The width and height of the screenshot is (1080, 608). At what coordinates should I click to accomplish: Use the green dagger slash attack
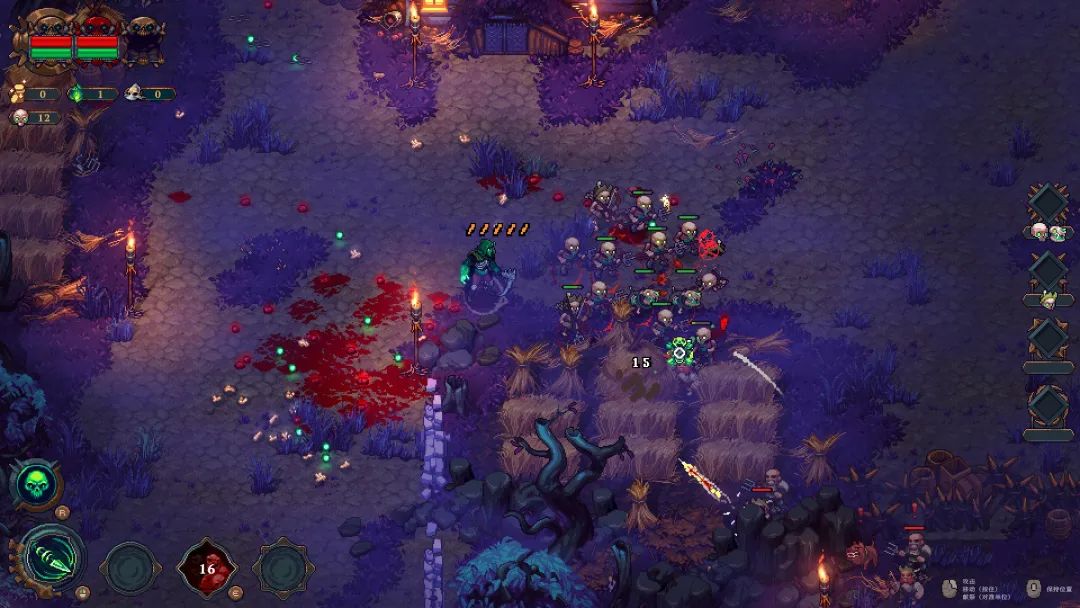pos(52,558)
